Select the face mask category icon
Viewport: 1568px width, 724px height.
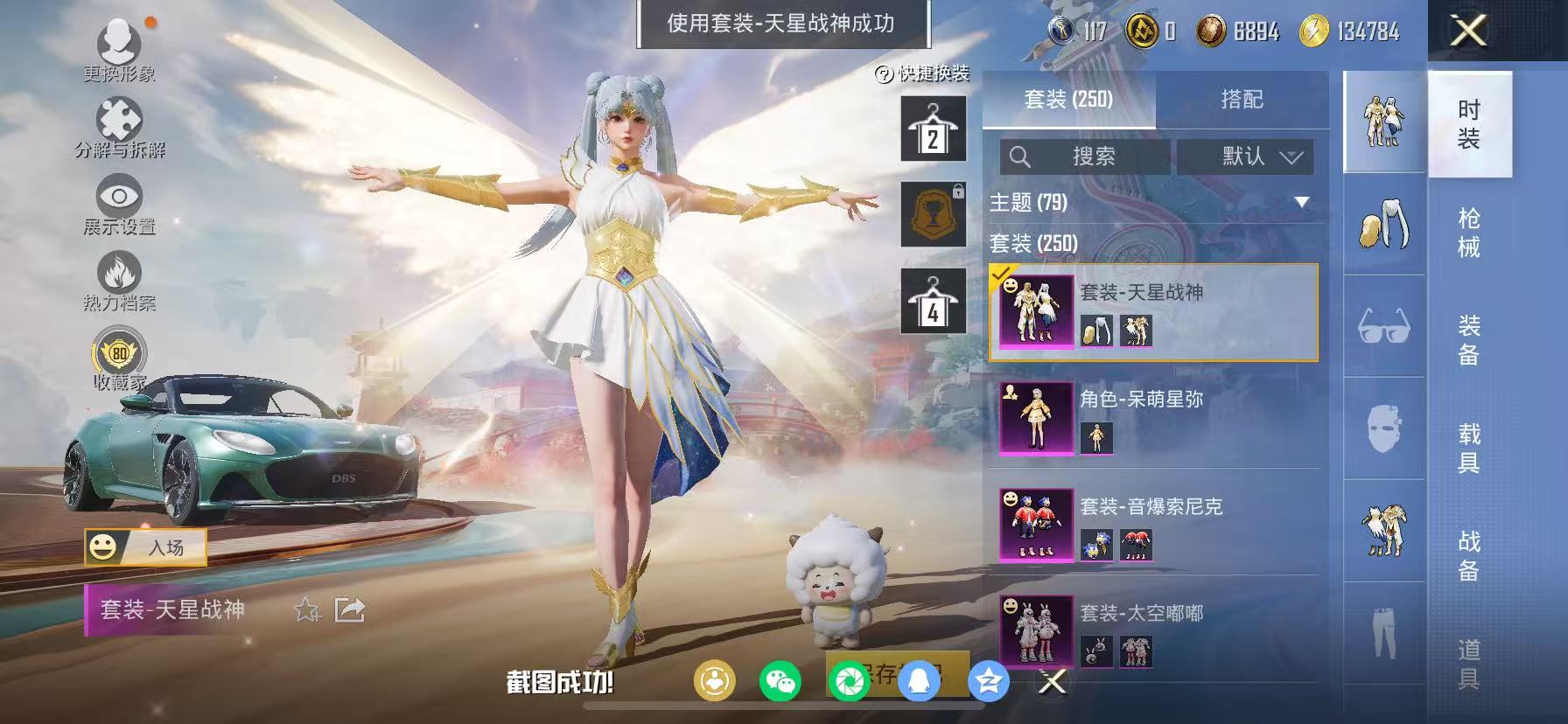pos(1383,428)
